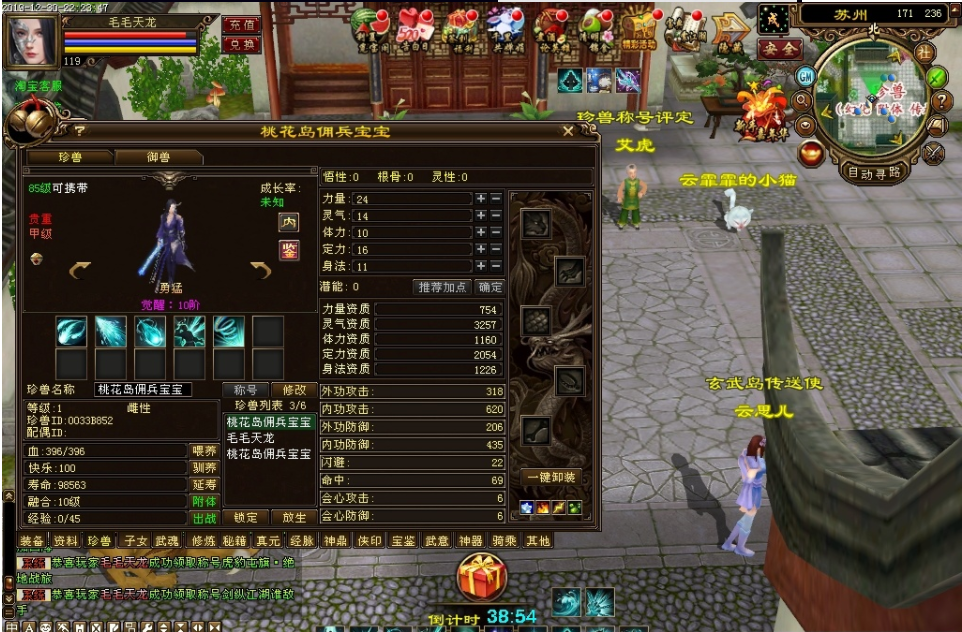Click the 驯养 button
The width and height of the screenshot is (962, 632).
[204, 467]
